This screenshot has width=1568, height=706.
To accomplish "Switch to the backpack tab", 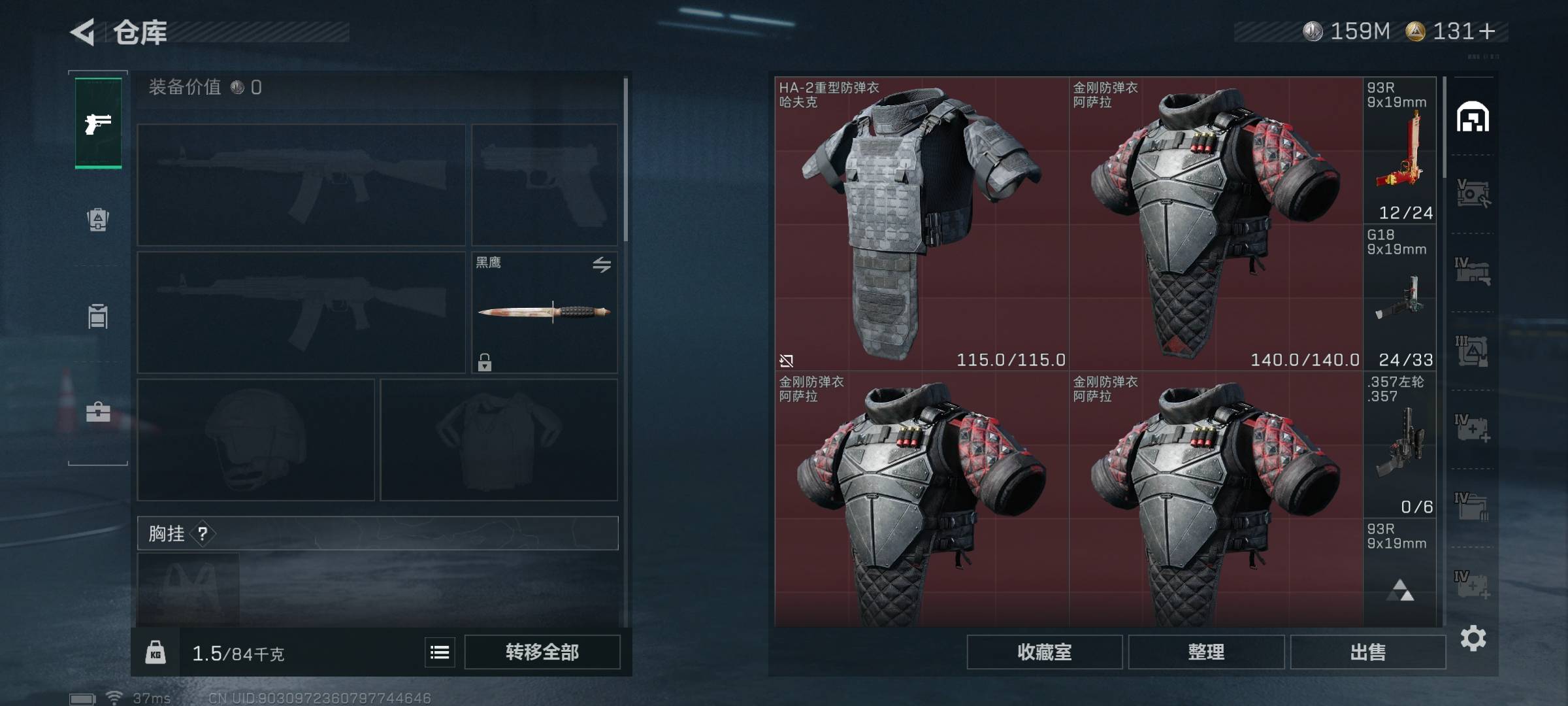I will (x=98, y=220).
